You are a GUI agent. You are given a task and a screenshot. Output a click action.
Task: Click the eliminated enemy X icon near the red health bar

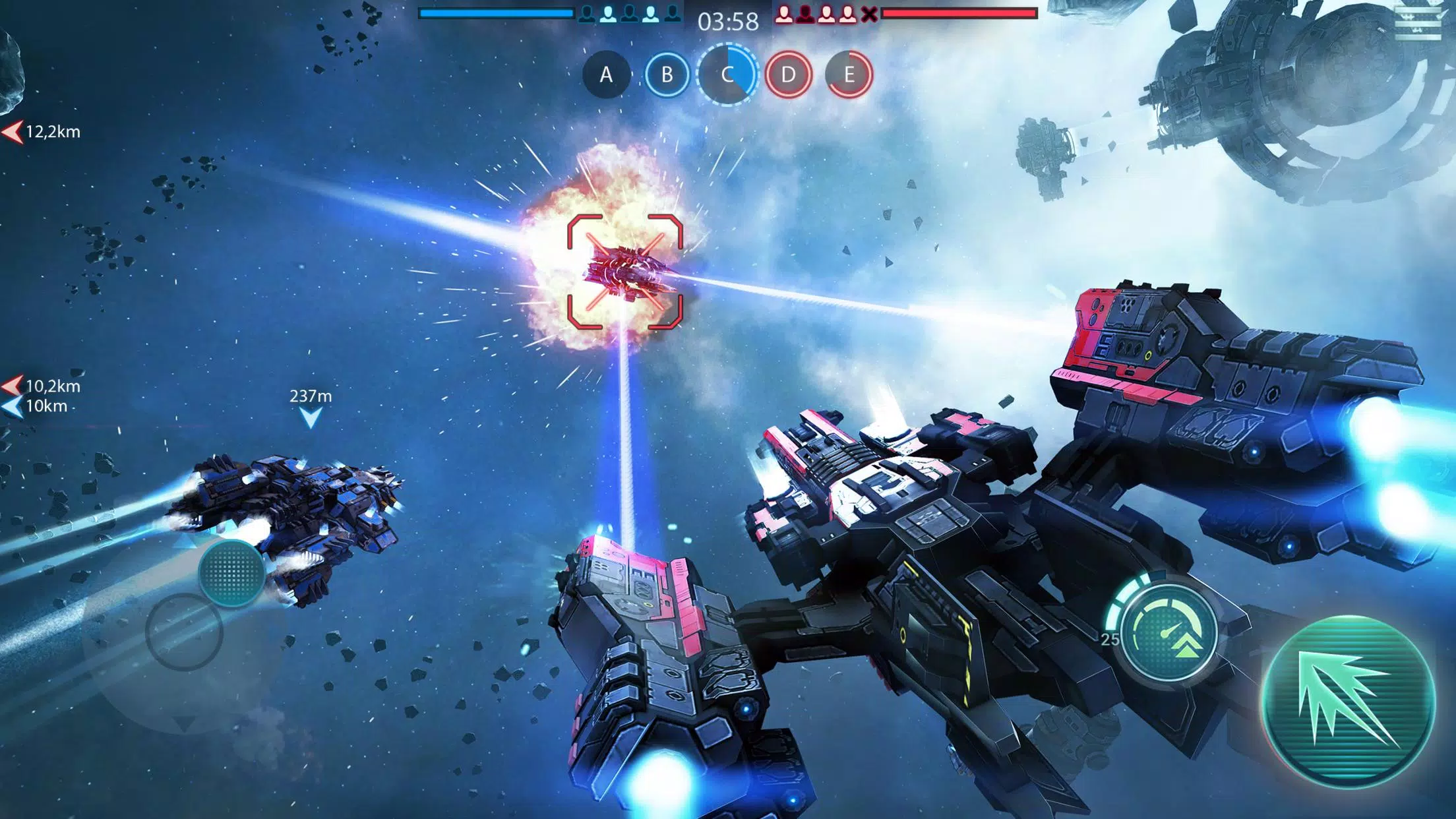[x=868, y=13]
